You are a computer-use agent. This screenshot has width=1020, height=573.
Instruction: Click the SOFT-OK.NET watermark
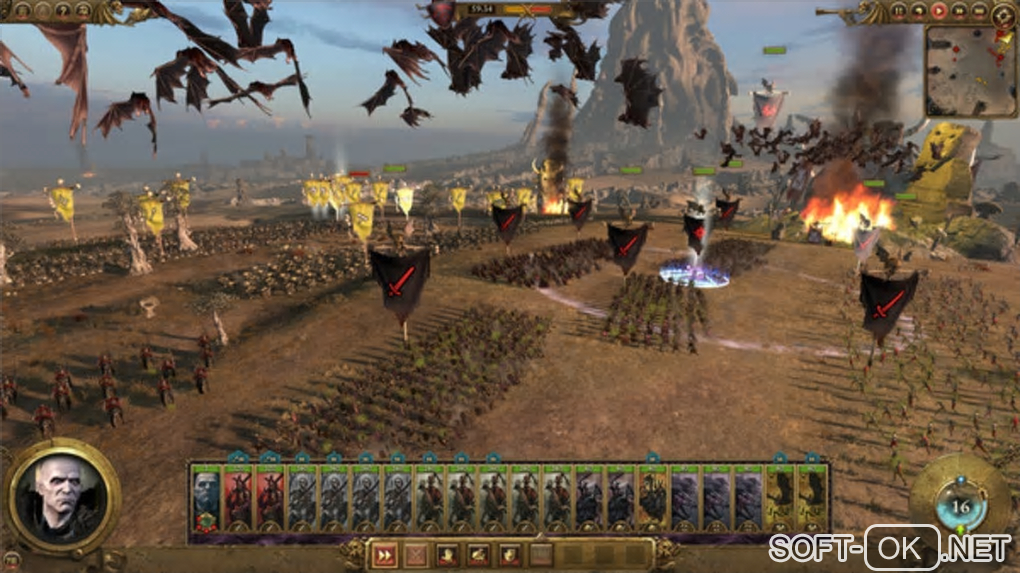[889, 548]
